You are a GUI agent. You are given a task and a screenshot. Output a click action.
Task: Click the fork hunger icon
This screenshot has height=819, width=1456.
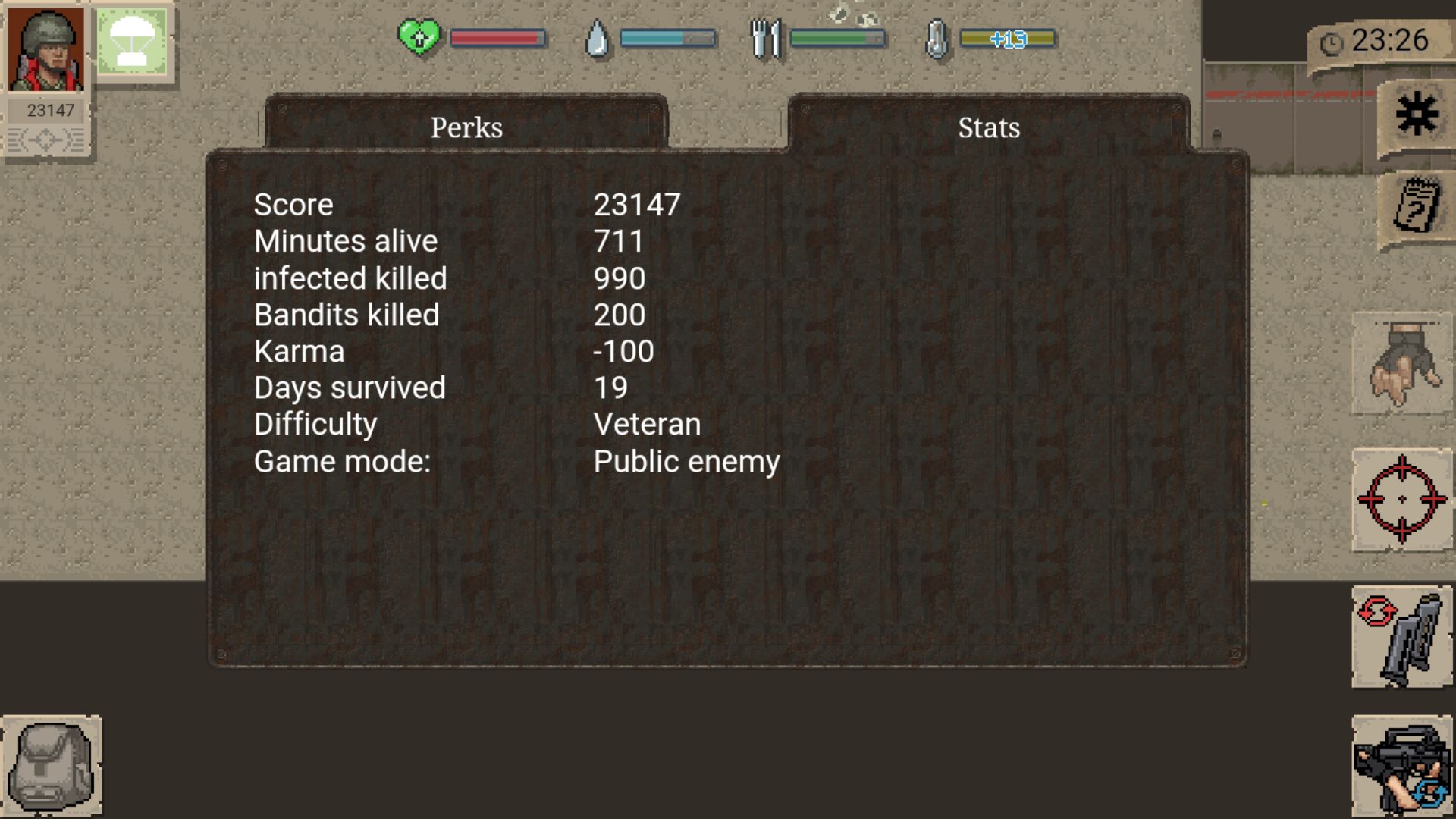point(765,36)
